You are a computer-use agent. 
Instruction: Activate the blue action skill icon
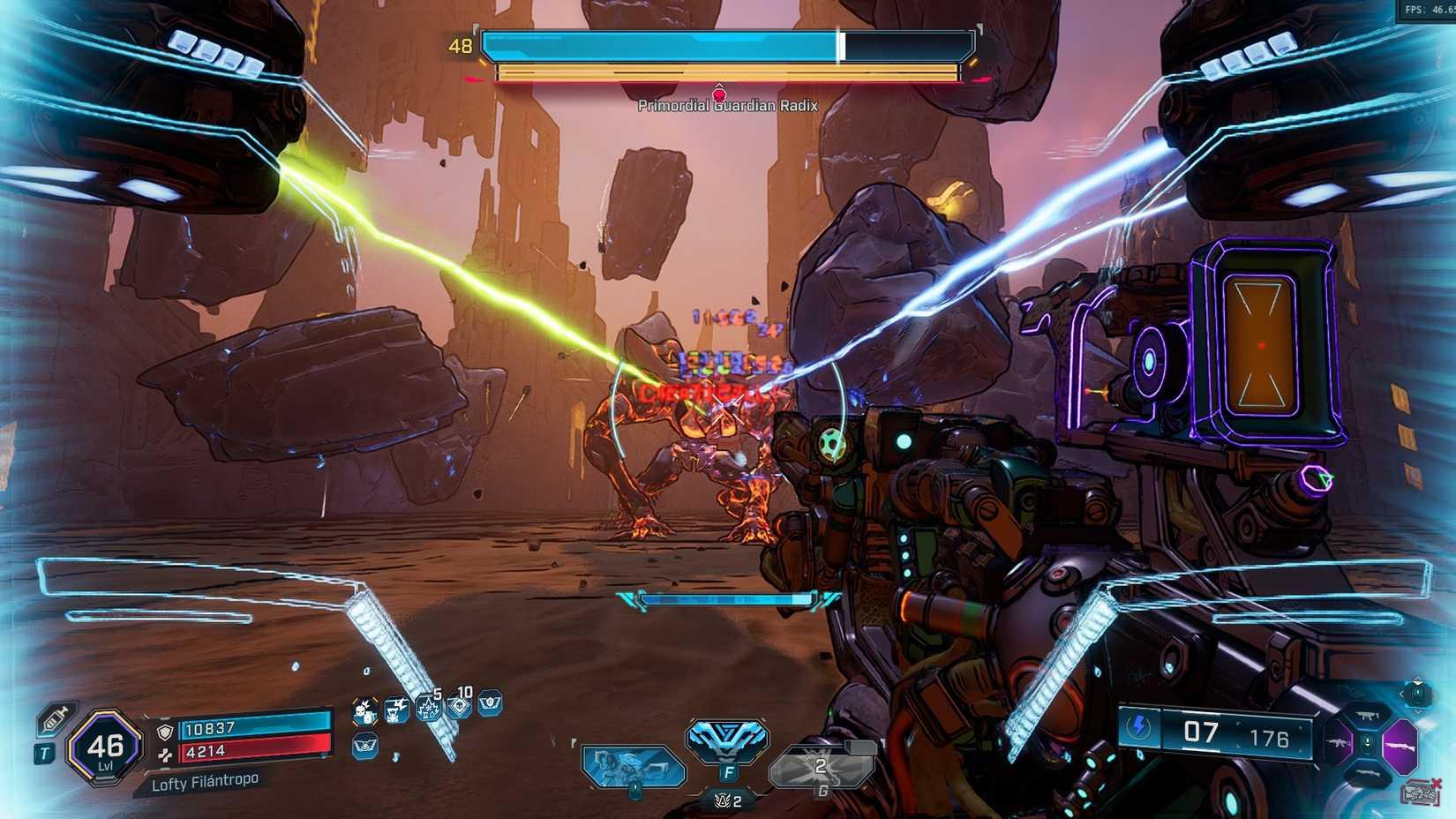(727, 741)
